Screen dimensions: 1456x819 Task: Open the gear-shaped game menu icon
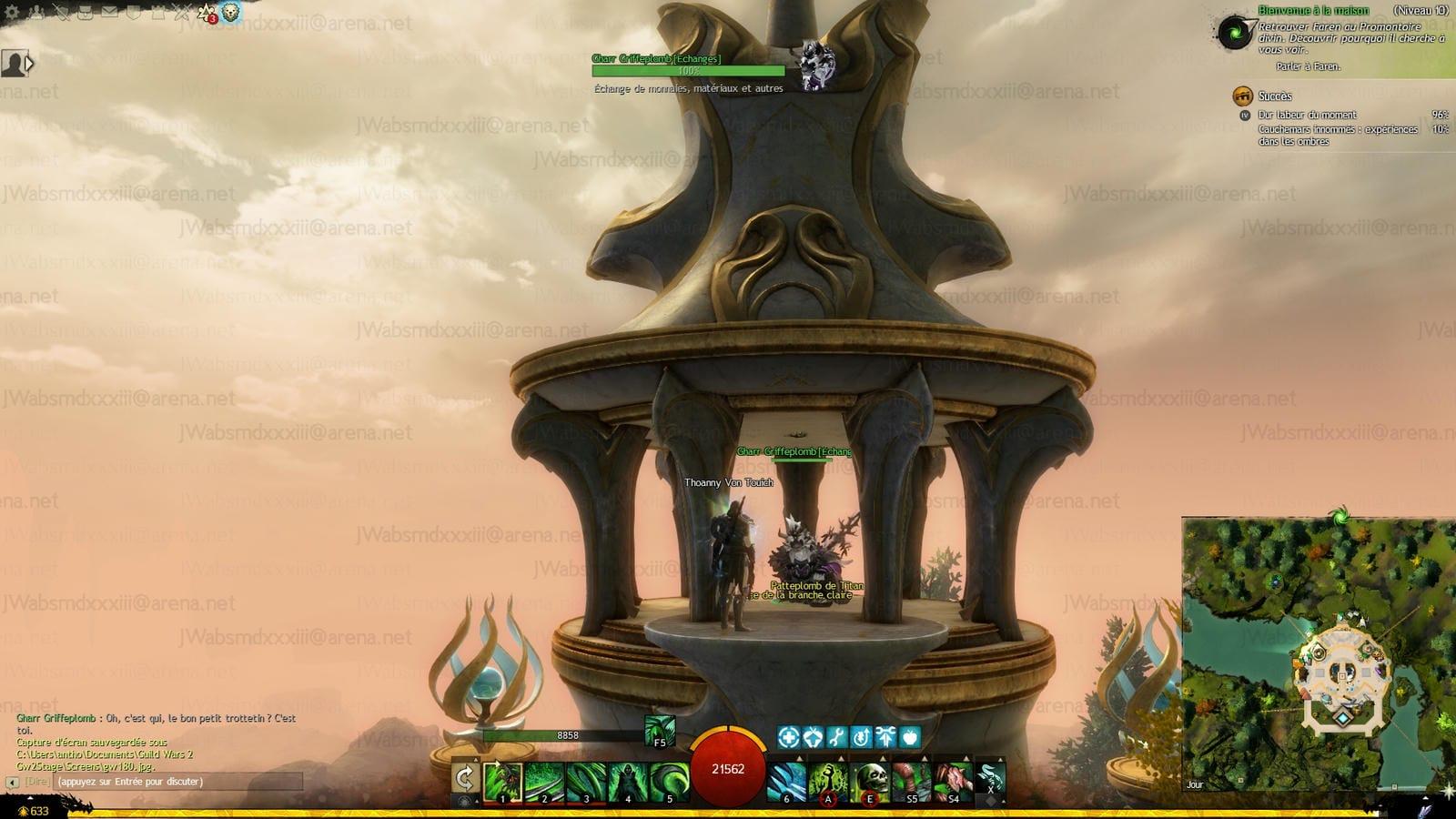[x=13, y=13]
